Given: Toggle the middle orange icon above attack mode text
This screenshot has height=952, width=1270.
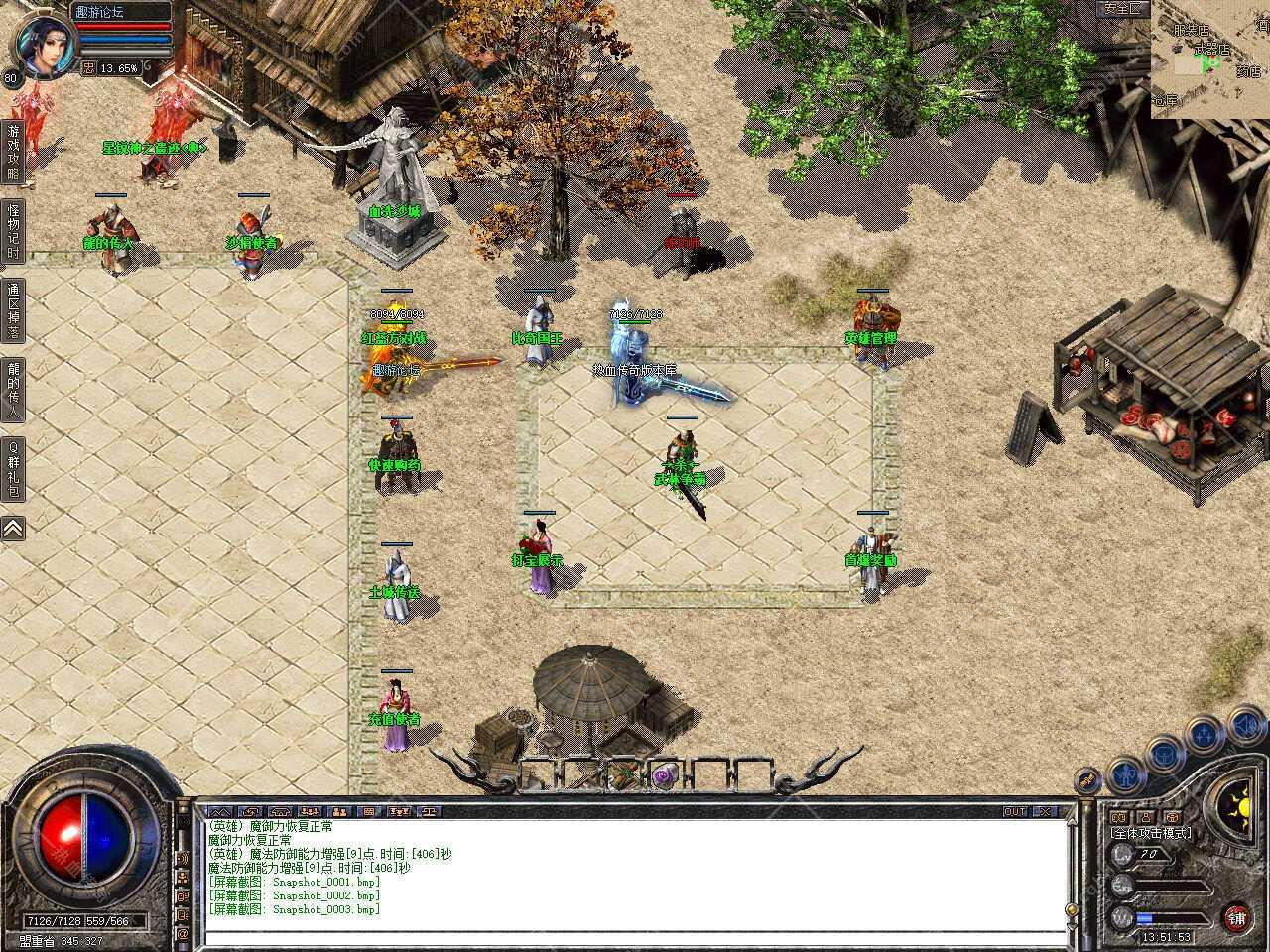Looking at the screenshot, I should click(x=1145, y=817).
